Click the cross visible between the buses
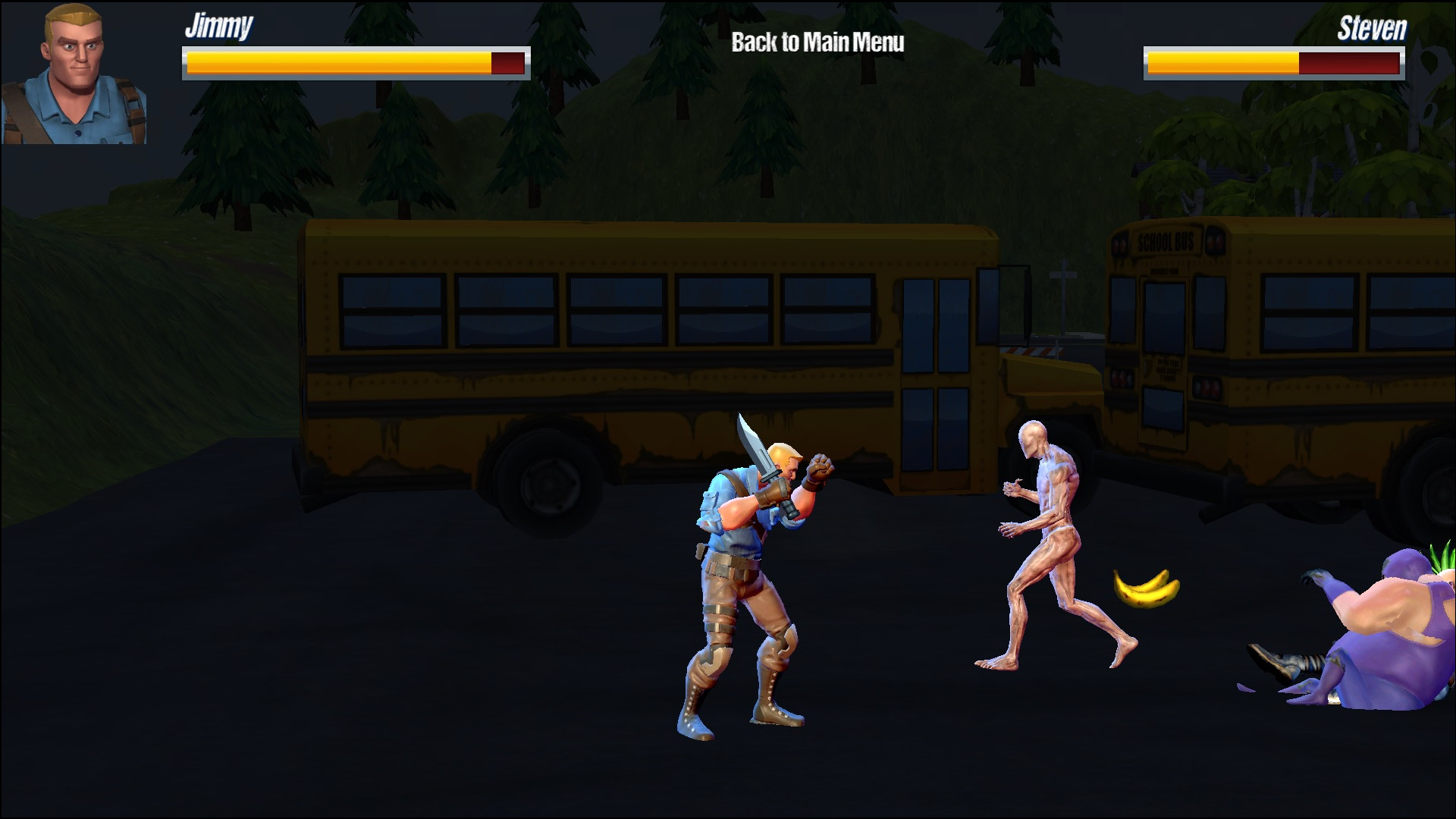The height and width of the screenshot is (819, 1456). coord(1064,275)
